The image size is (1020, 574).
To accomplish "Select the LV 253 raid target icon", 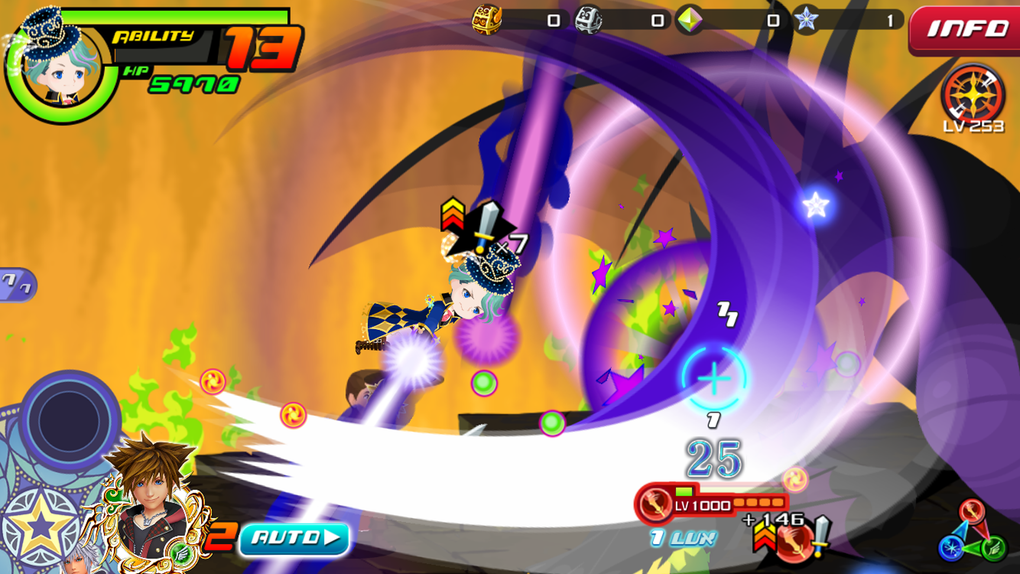I will [x=971, y=96].
